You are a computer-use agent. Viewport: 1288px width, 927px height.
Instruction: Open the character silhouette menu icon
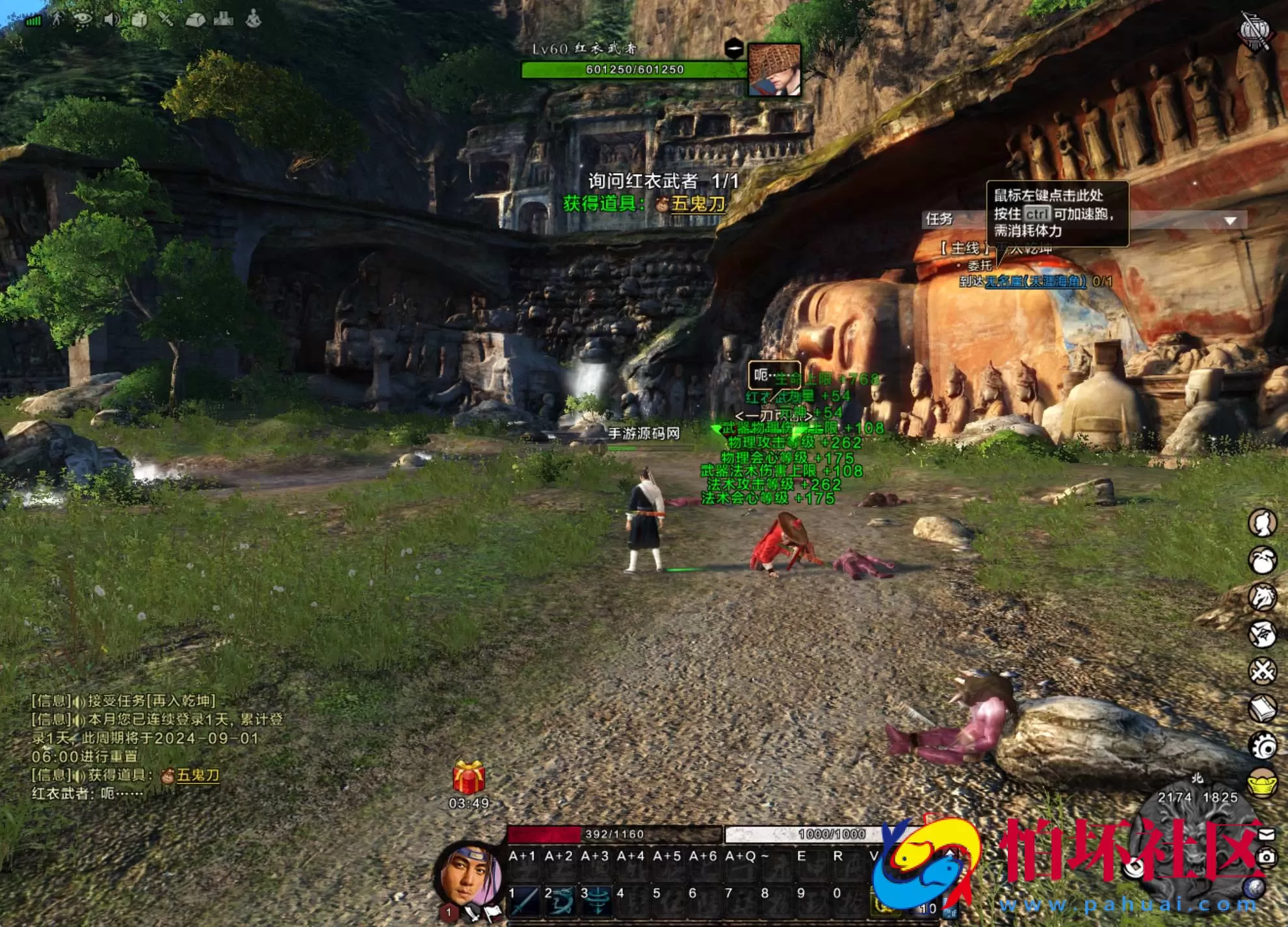click(x=1263, y=523)
